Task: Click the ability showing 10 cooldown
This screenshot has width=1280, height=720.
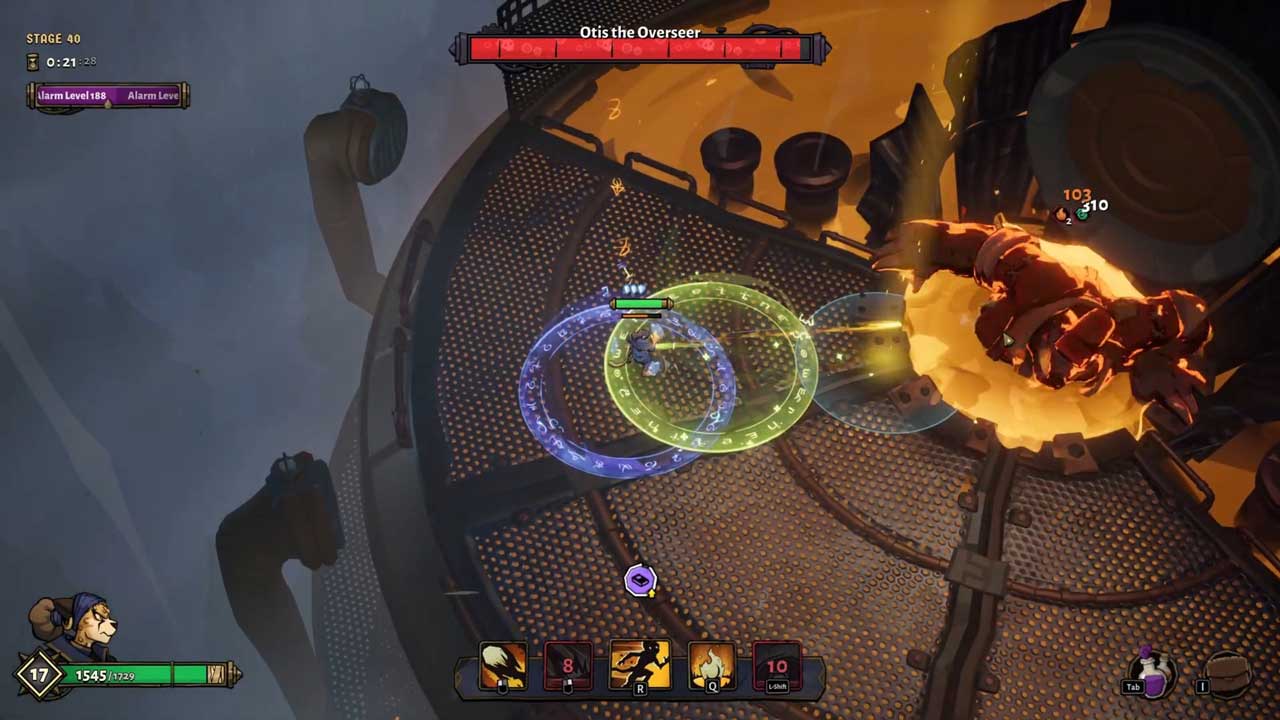Action: (x=777, y=666)
